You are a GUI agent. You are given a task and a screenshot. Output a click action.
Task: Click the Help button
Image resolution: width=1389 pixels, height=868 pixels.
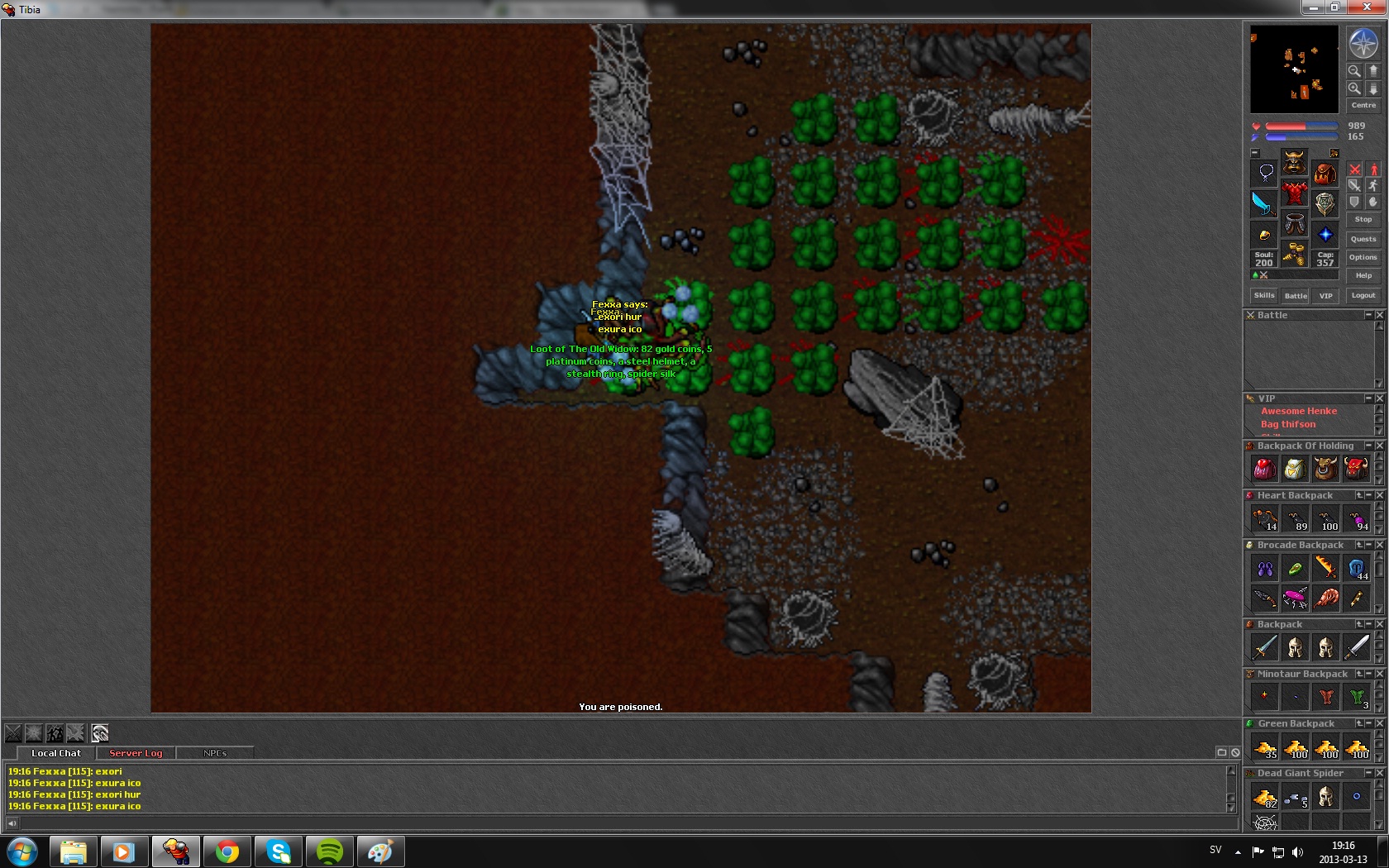[x=1363, y=275]
